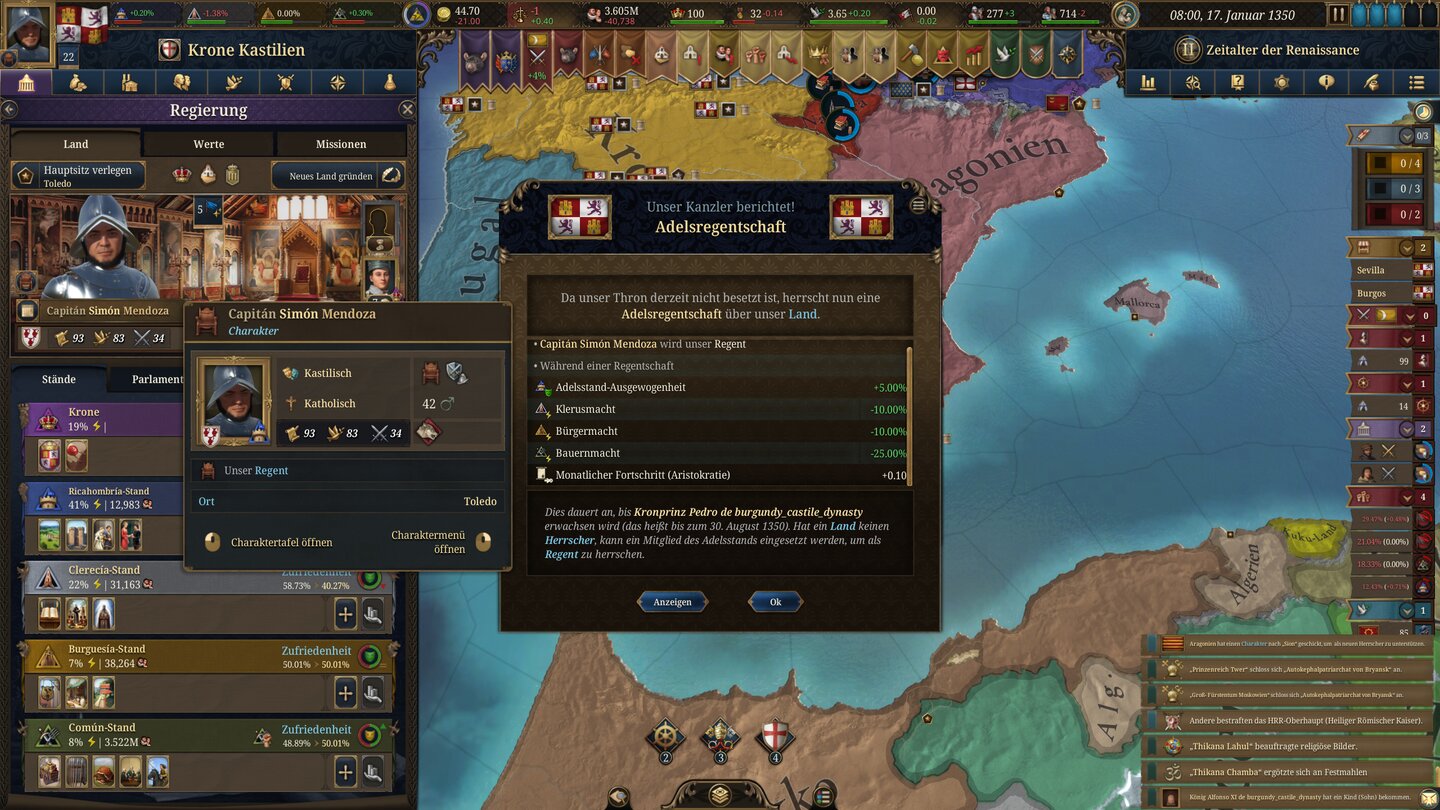The image size is (1440, 810).
Task: Open the military panel (crossed swords icon)
Action: [286, 83]
